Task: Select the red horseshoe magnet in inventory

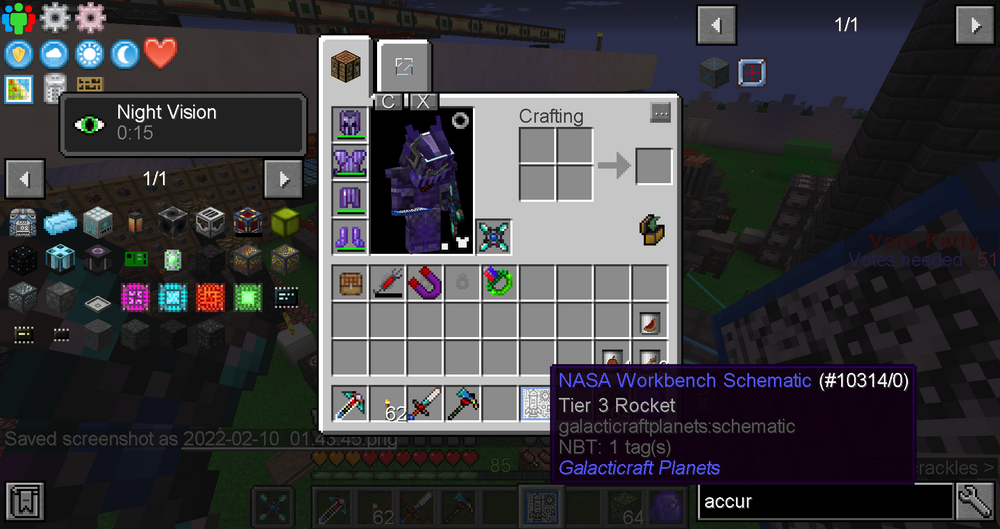Action: (x=425, y=283)
